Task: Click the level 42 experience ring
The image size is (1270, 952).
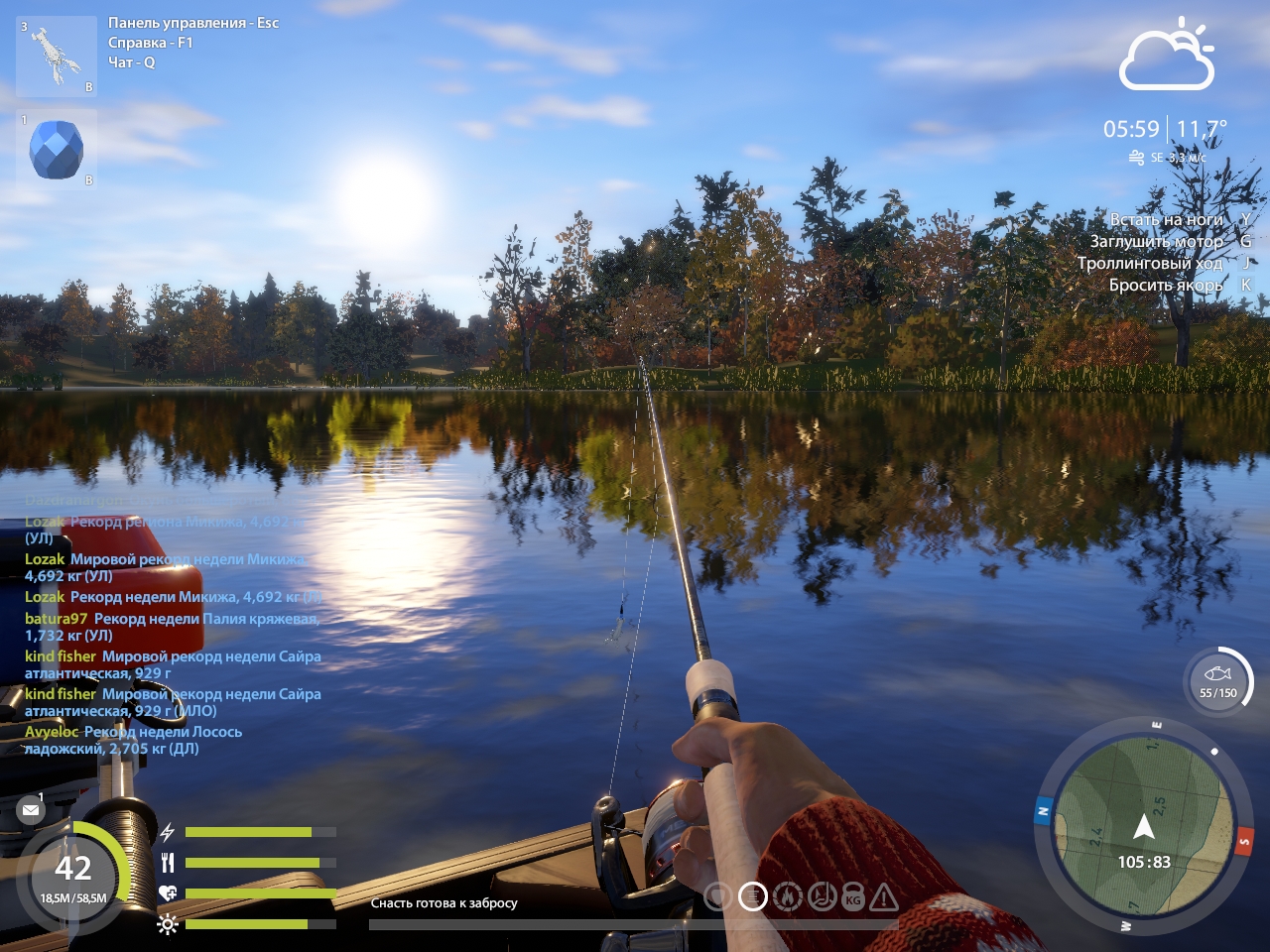Action: pyautogui.click(x=73, y=873)
